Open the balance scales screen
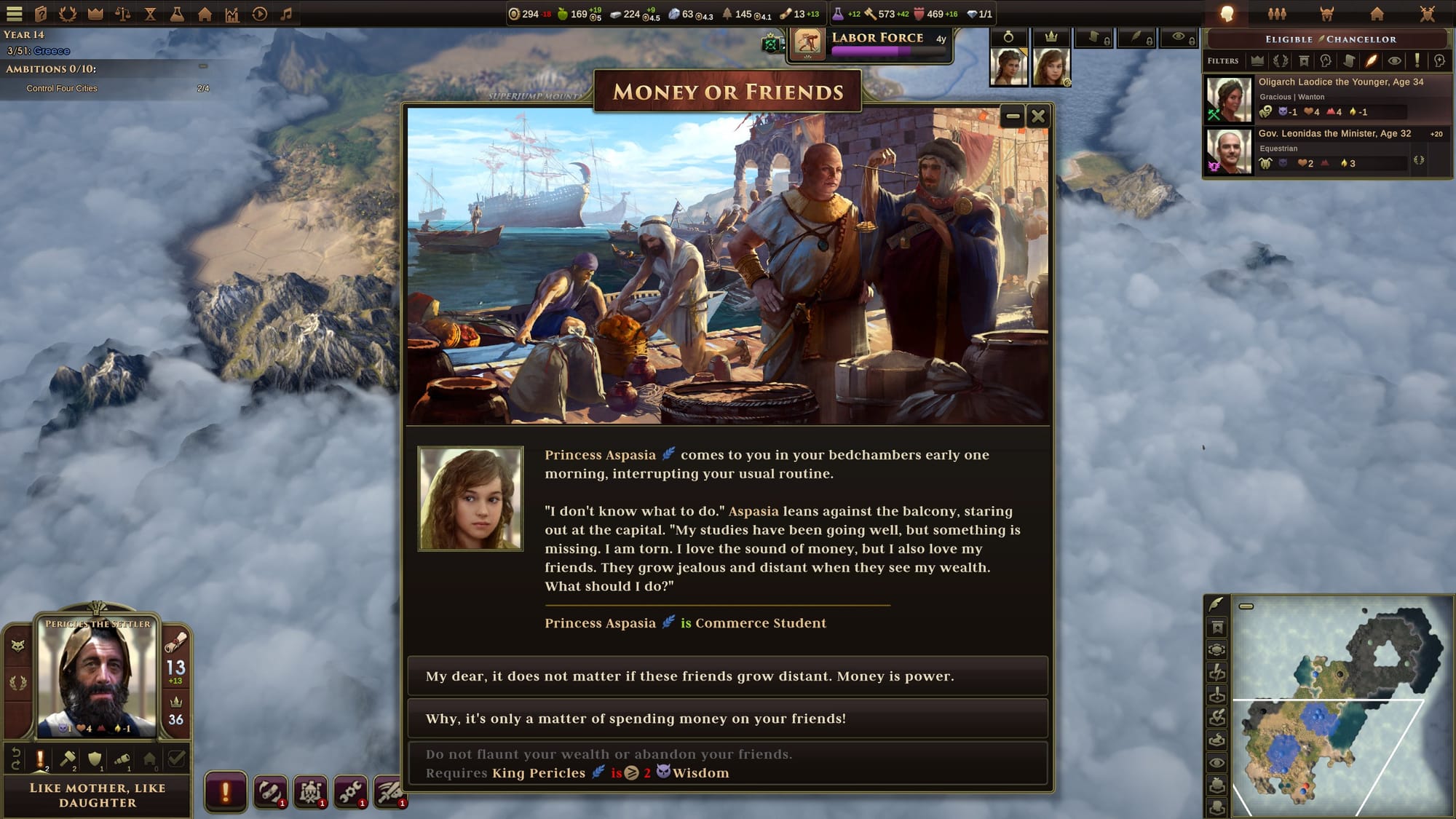 point(123,14)
